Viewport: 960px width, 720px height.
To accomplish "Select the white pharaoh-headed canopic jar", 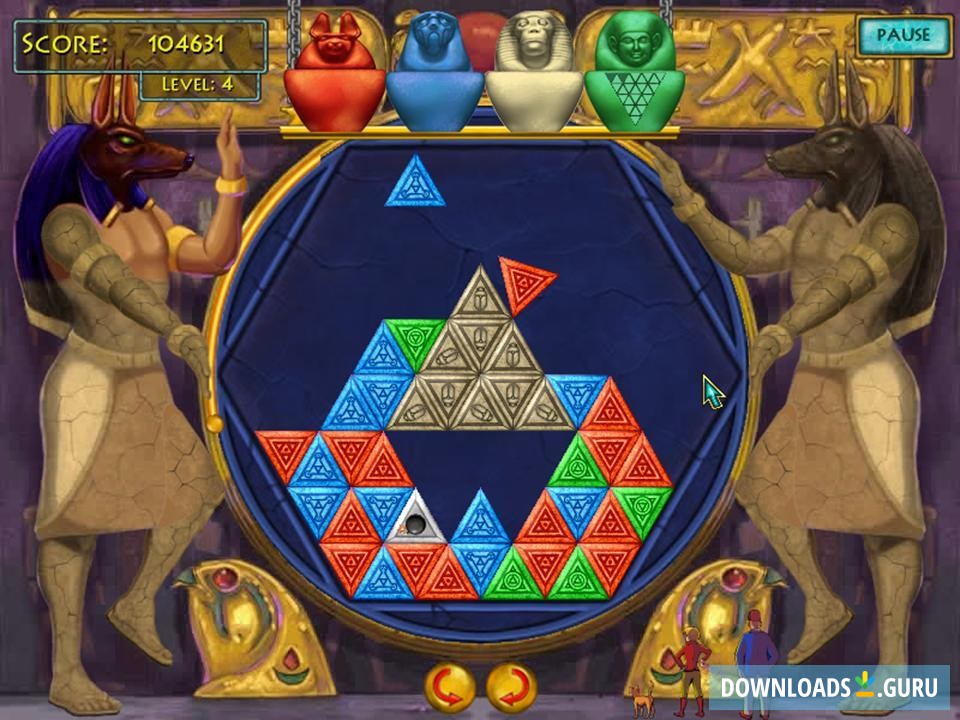I will pos(535,73).
